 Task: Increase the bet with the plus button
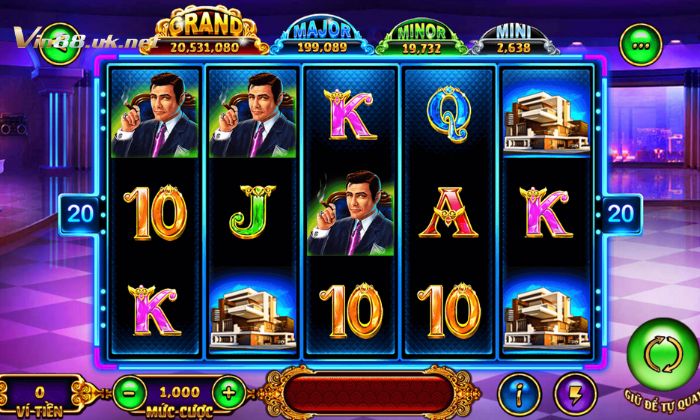(229, 392)
